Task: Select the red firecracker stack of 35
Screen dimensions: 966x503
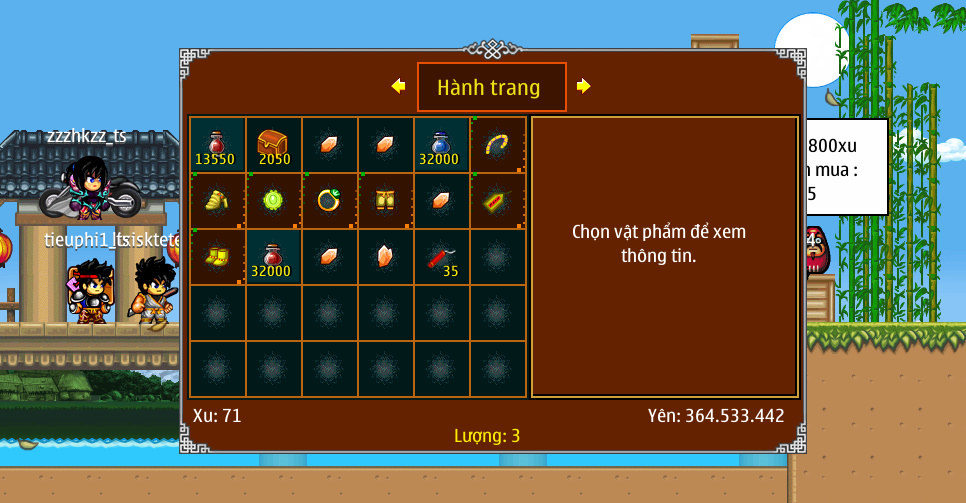Action: coord(440,256)
